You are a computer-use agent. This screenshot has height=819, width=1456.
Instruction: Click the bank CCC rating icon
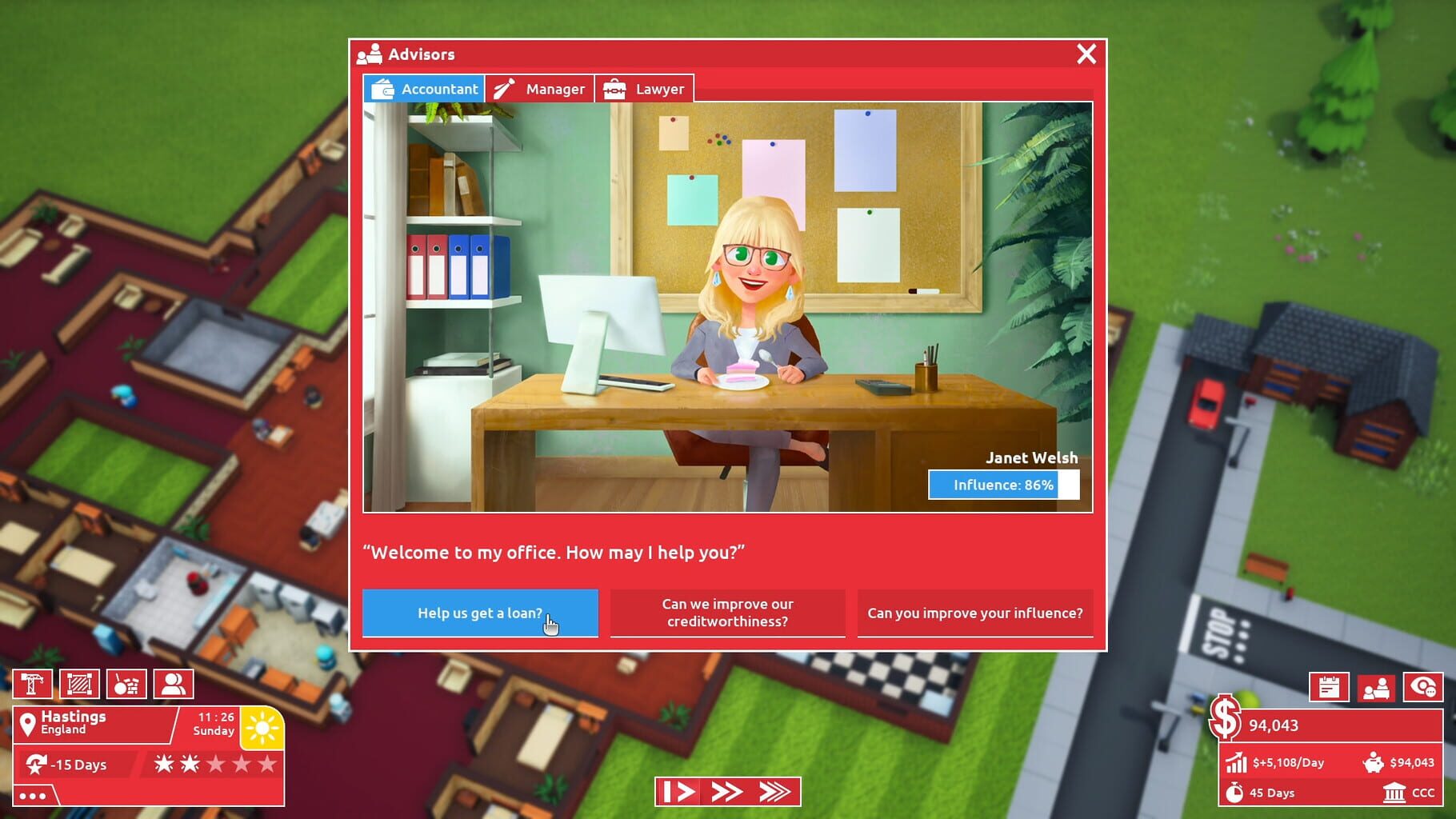pos(1396,793)
